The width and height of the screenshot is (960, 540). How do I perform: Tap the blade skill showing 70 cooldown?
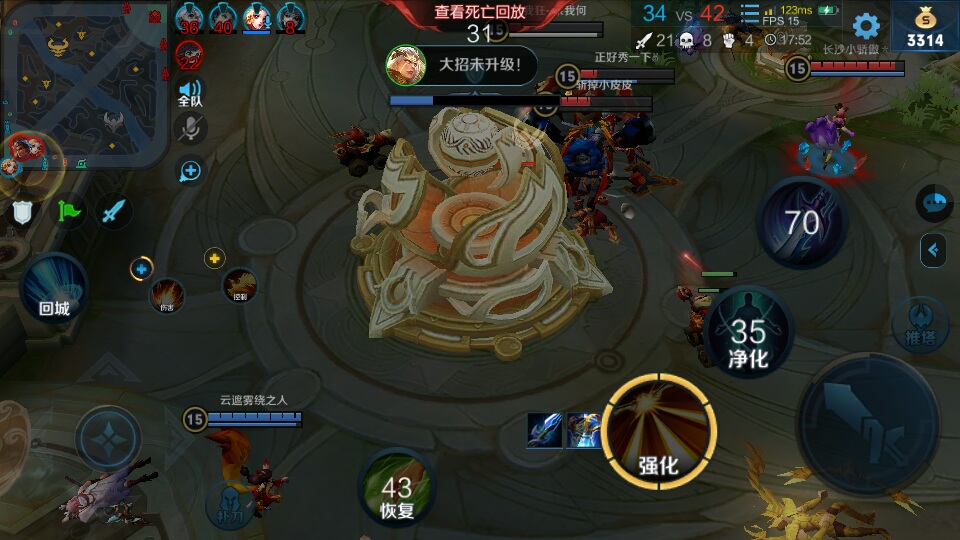[803, 222]
